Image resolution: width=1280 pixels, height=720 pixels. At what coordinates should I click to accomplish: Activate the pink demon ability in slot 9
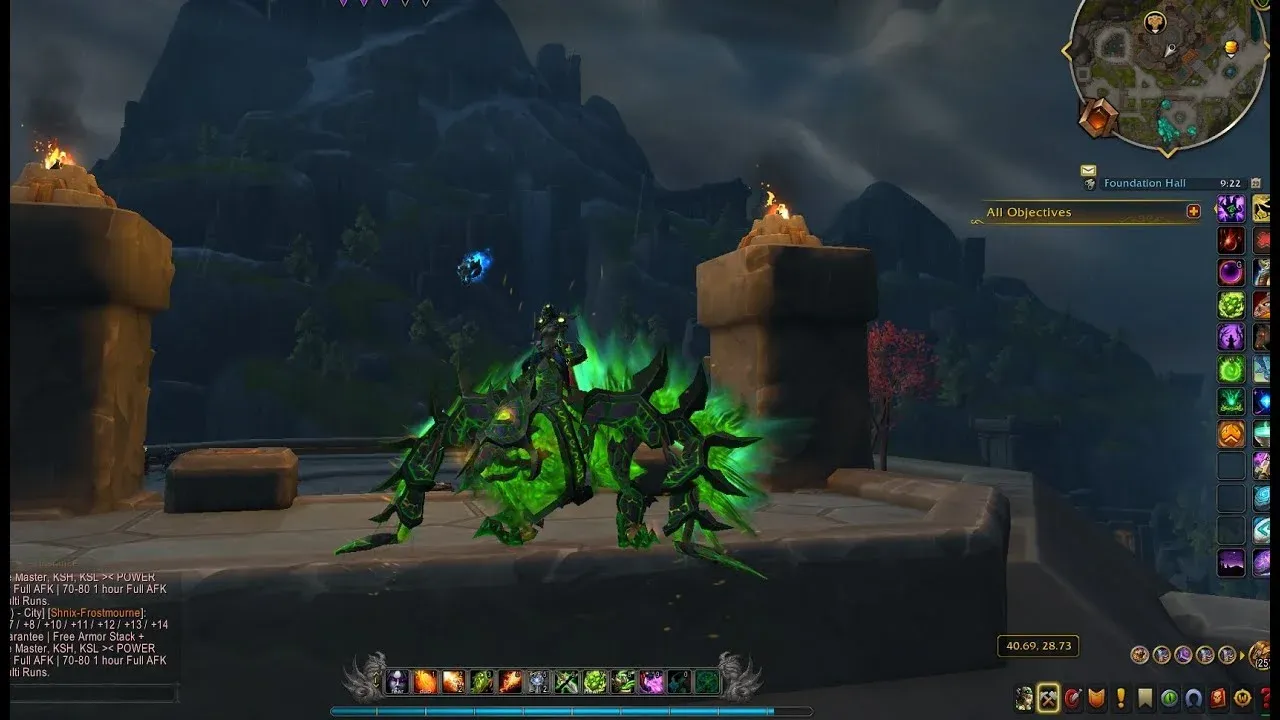pyautogui.click(x=652, y=682)
